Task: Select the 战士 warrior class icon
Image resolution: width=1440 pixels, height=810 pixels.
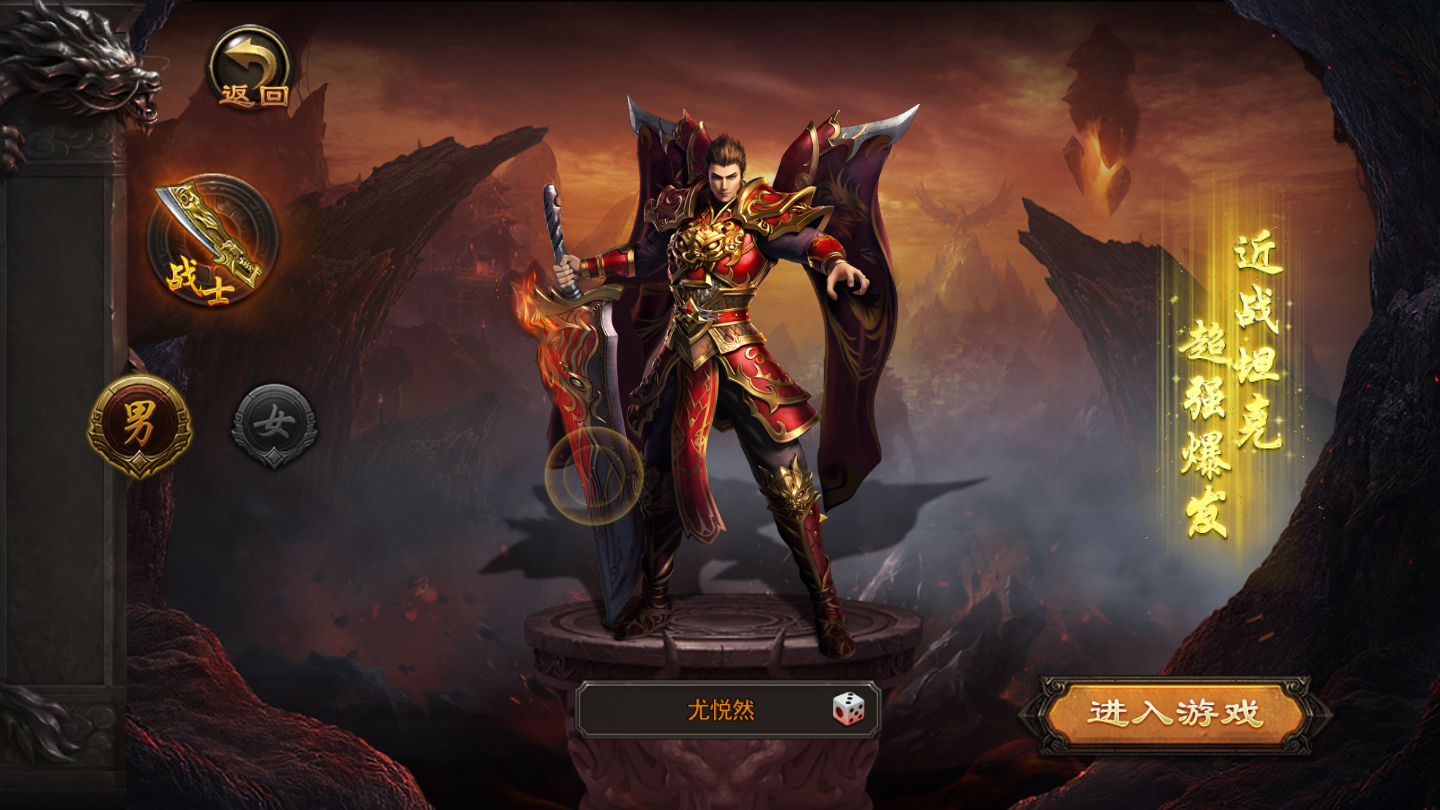Action: 212,240
